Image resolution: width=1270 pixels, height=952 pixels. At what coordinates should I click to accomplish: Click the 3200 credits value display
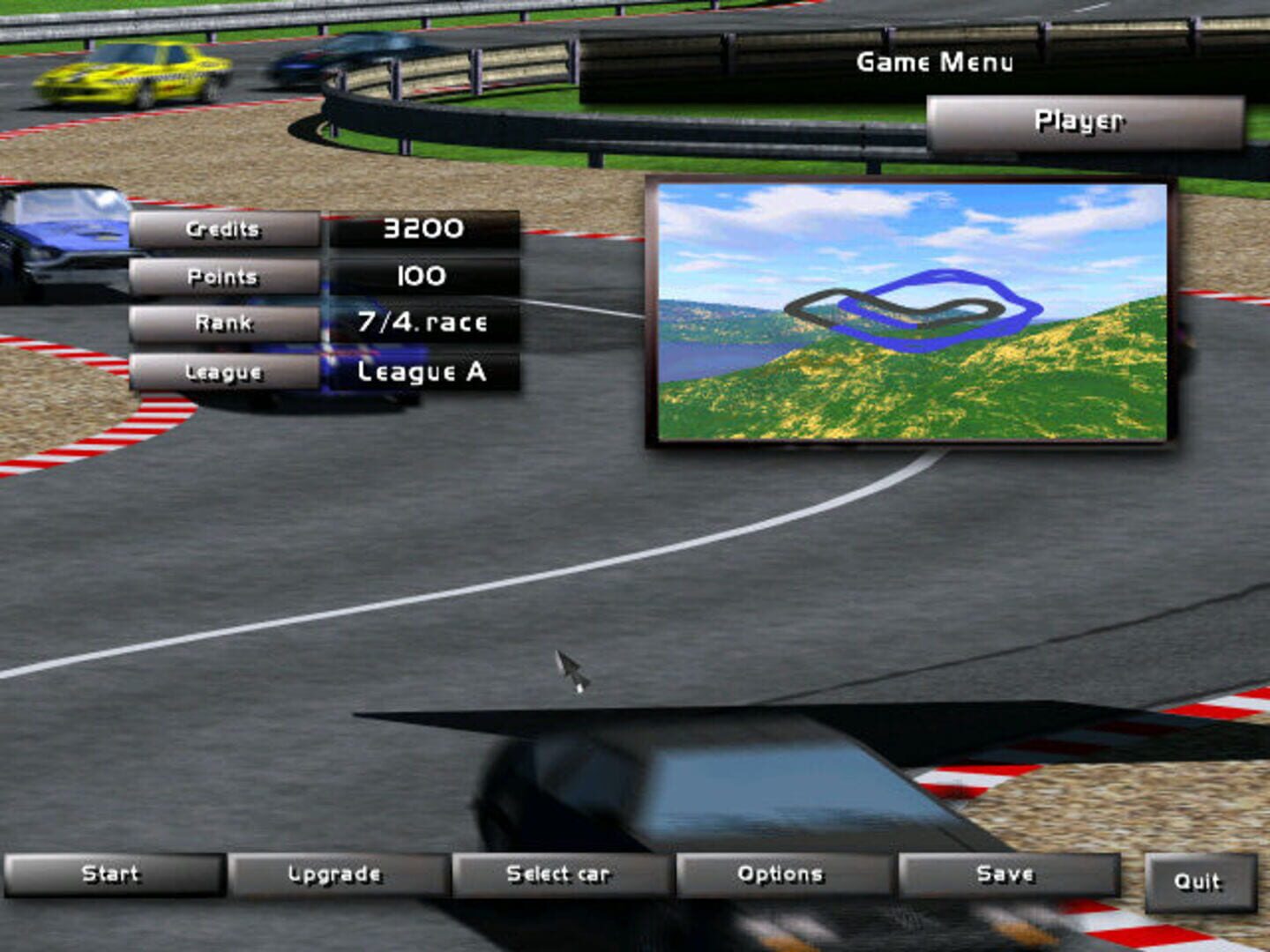point(422,228)
